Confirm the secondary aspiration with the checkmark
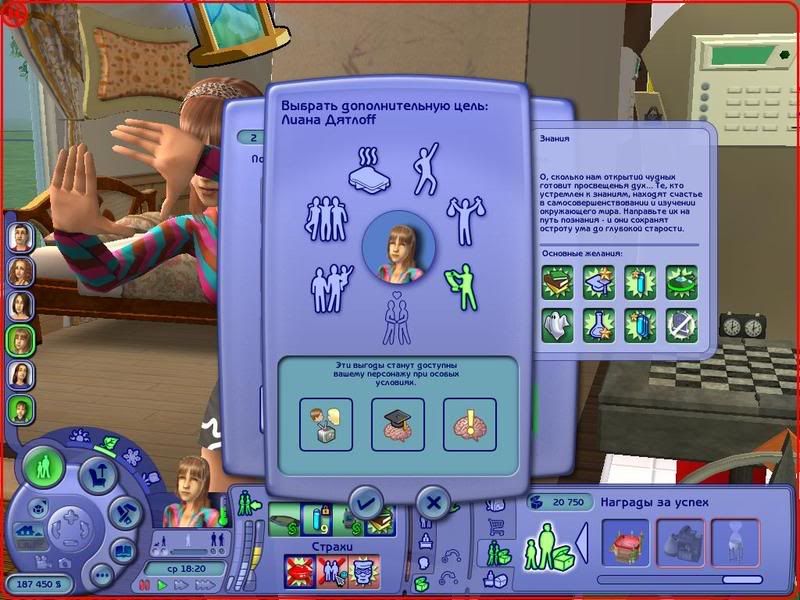 [x=365, y=501]
